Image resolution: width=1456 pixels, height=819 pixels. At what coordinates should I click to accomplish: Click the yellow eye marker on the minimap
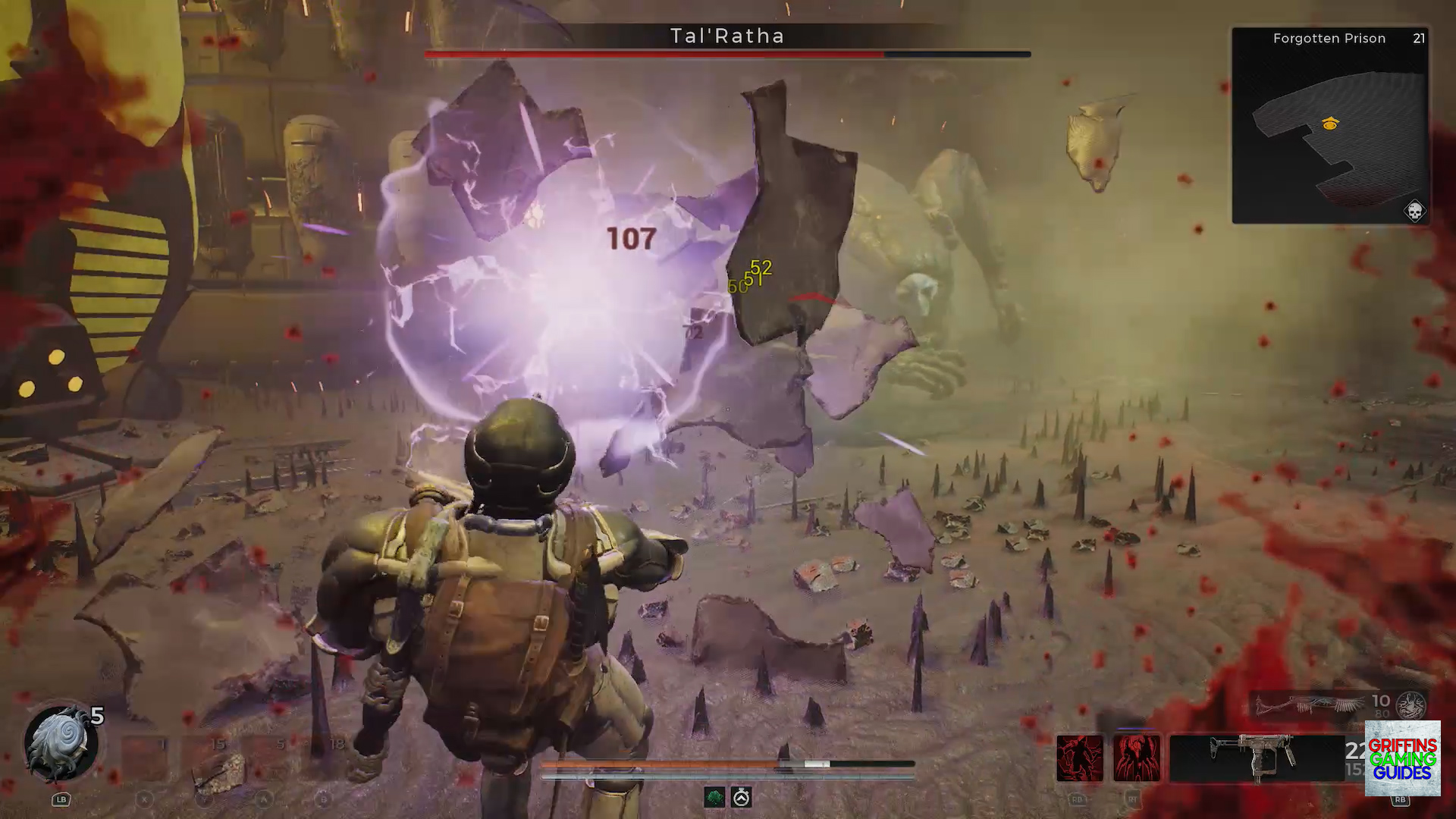click(x=1330, y=123)
